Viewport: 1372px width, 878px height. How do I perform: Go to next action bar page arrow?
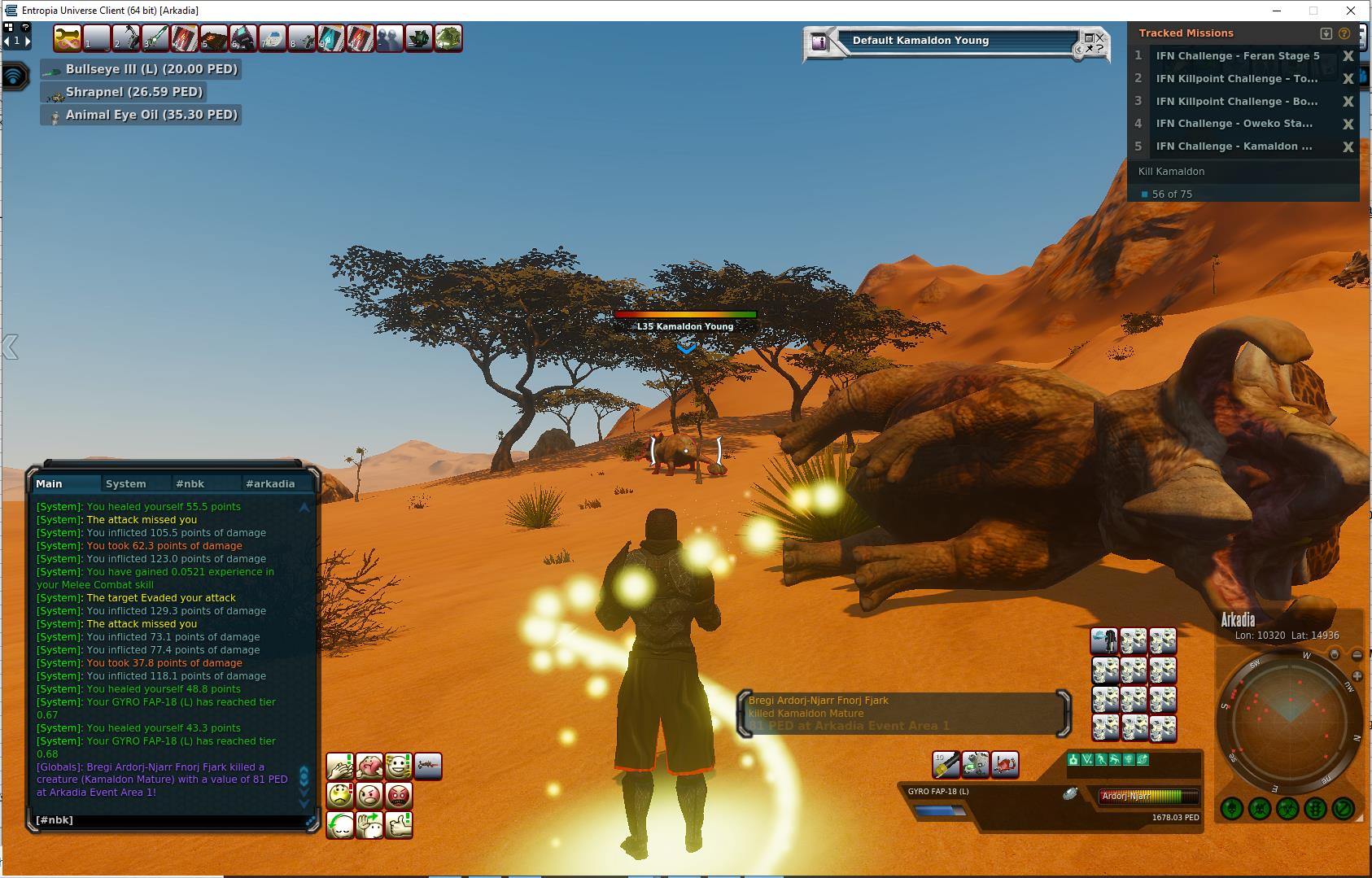pos(28,40)
